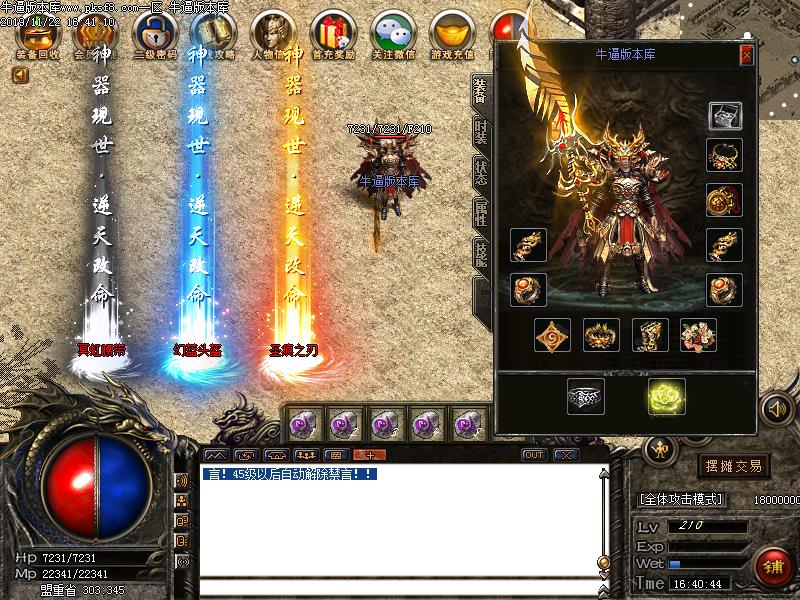Toggle the 全体攻击模式 attack mode label

pyautogui.click(x=690, y=497)
